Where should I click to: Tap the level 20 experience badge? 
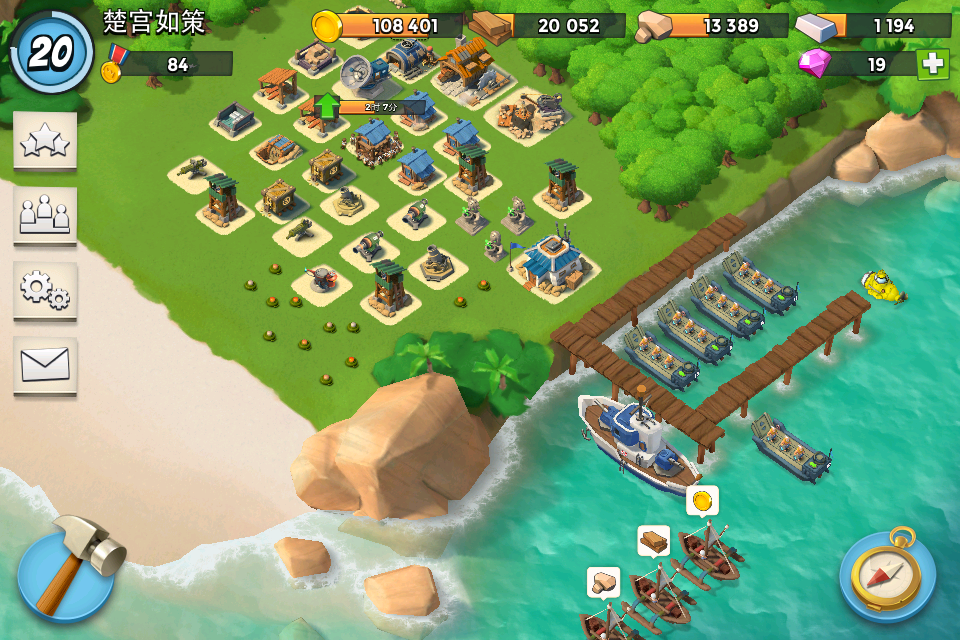coord(50,53)
